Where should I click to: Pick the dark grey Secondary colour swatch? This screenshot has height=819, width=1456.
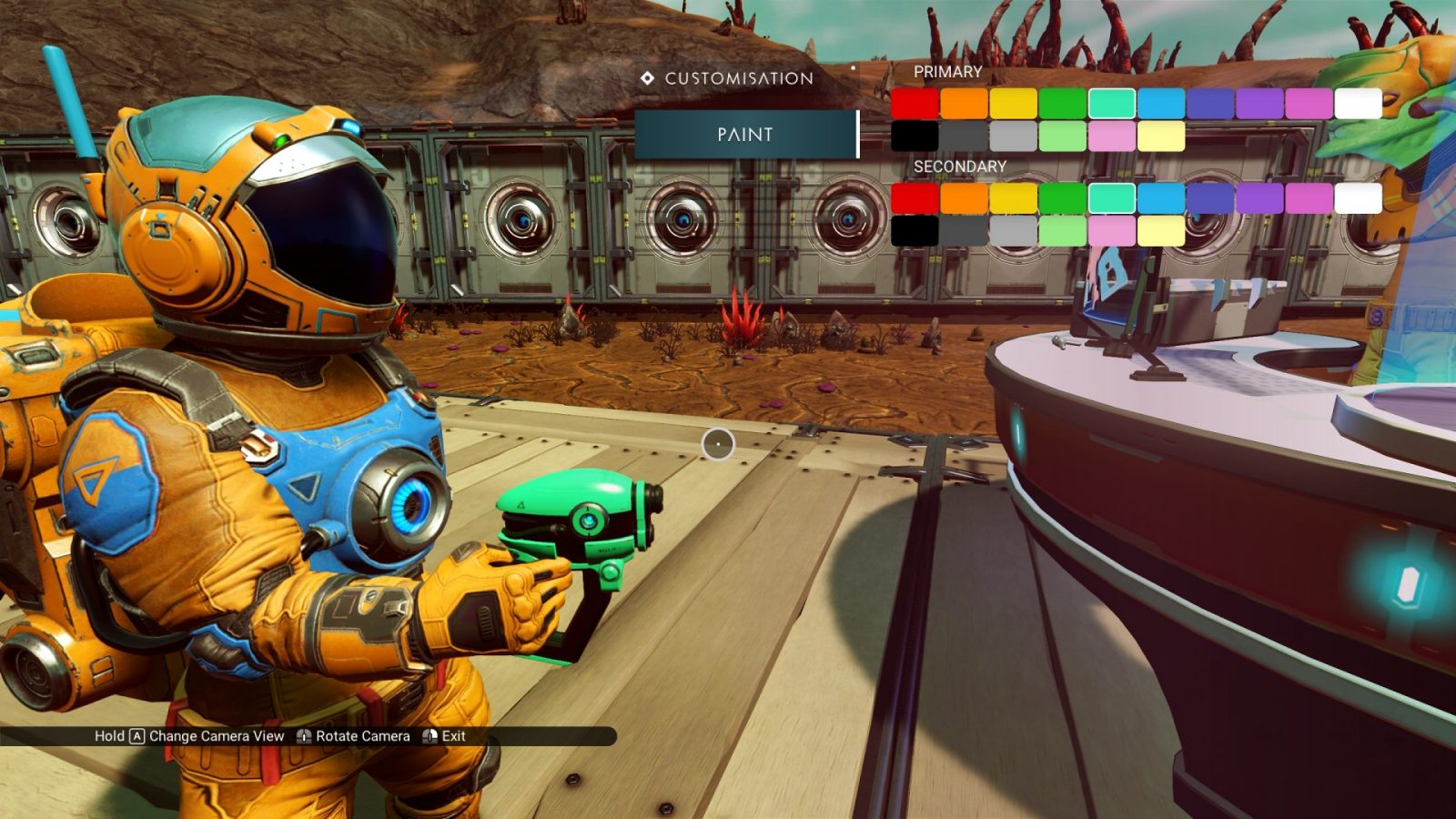coord(964,230)
